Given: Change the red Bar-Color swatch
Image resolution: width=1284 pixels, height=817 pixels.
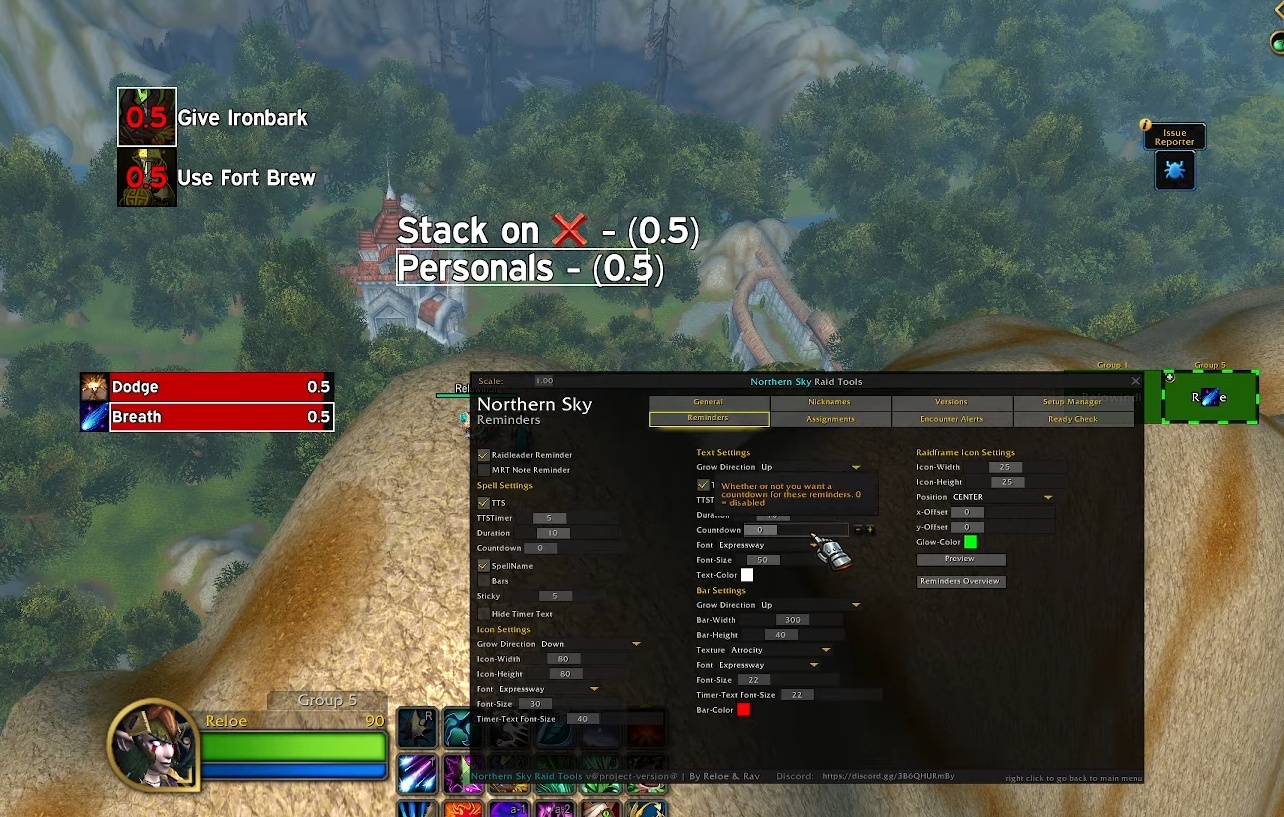Looking at the screenshot, I should (x=743, y=710).
